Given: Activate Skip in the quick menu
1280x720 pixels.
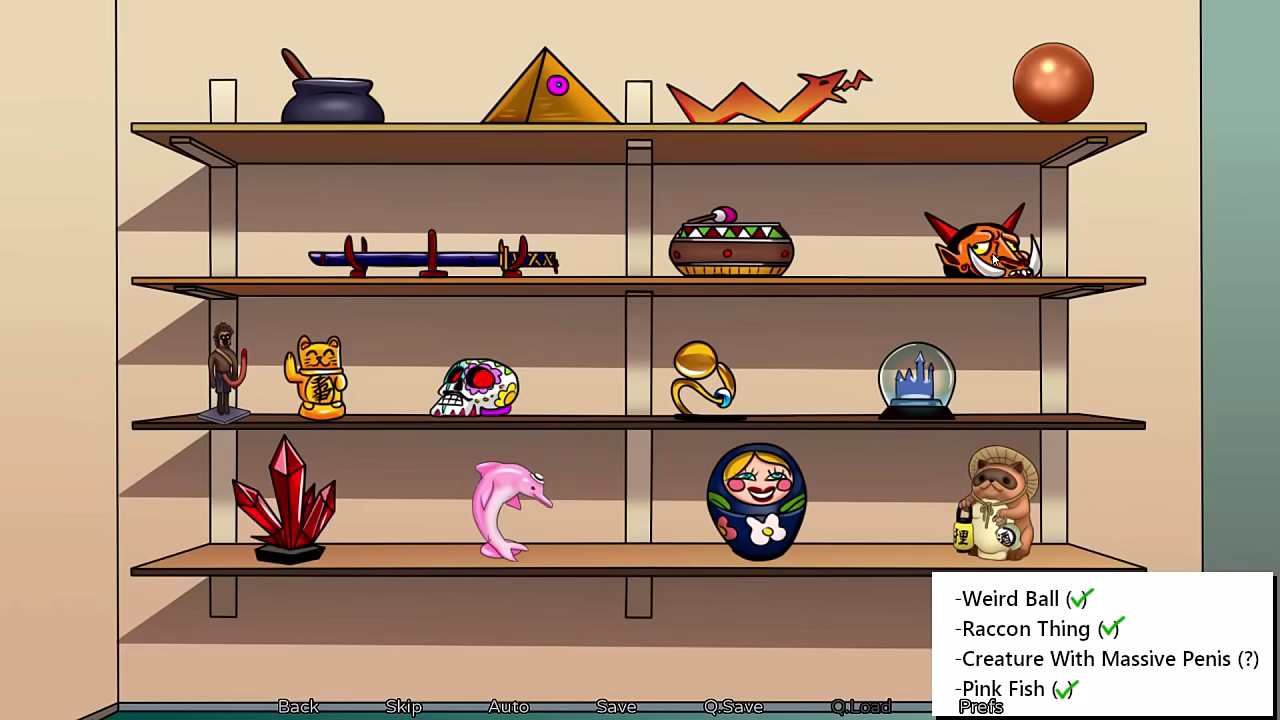Looking at the screenshot, I should [403, 706].
